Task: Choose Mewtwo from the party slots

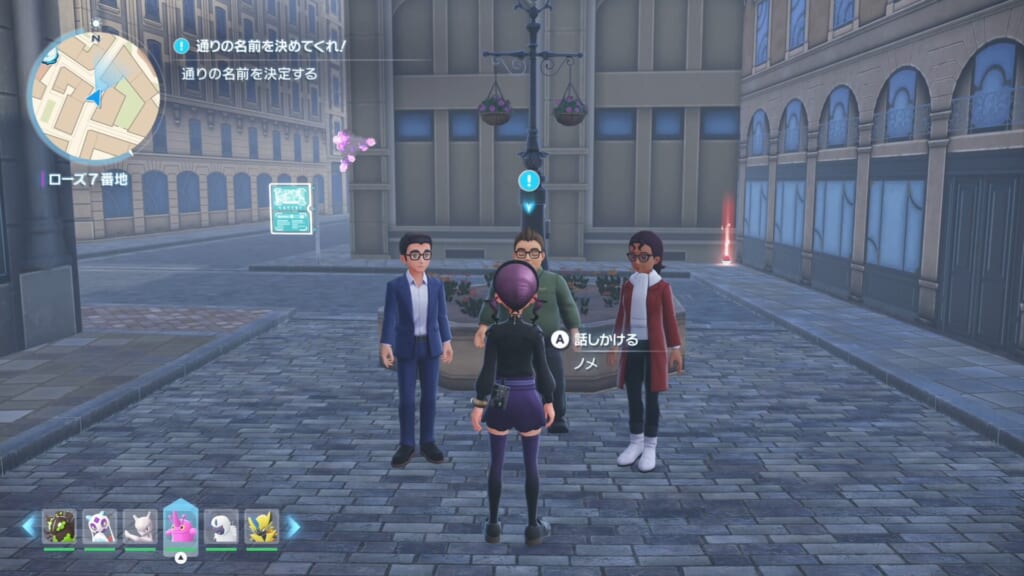Action: pyautogui.click(x=140, y=527)
